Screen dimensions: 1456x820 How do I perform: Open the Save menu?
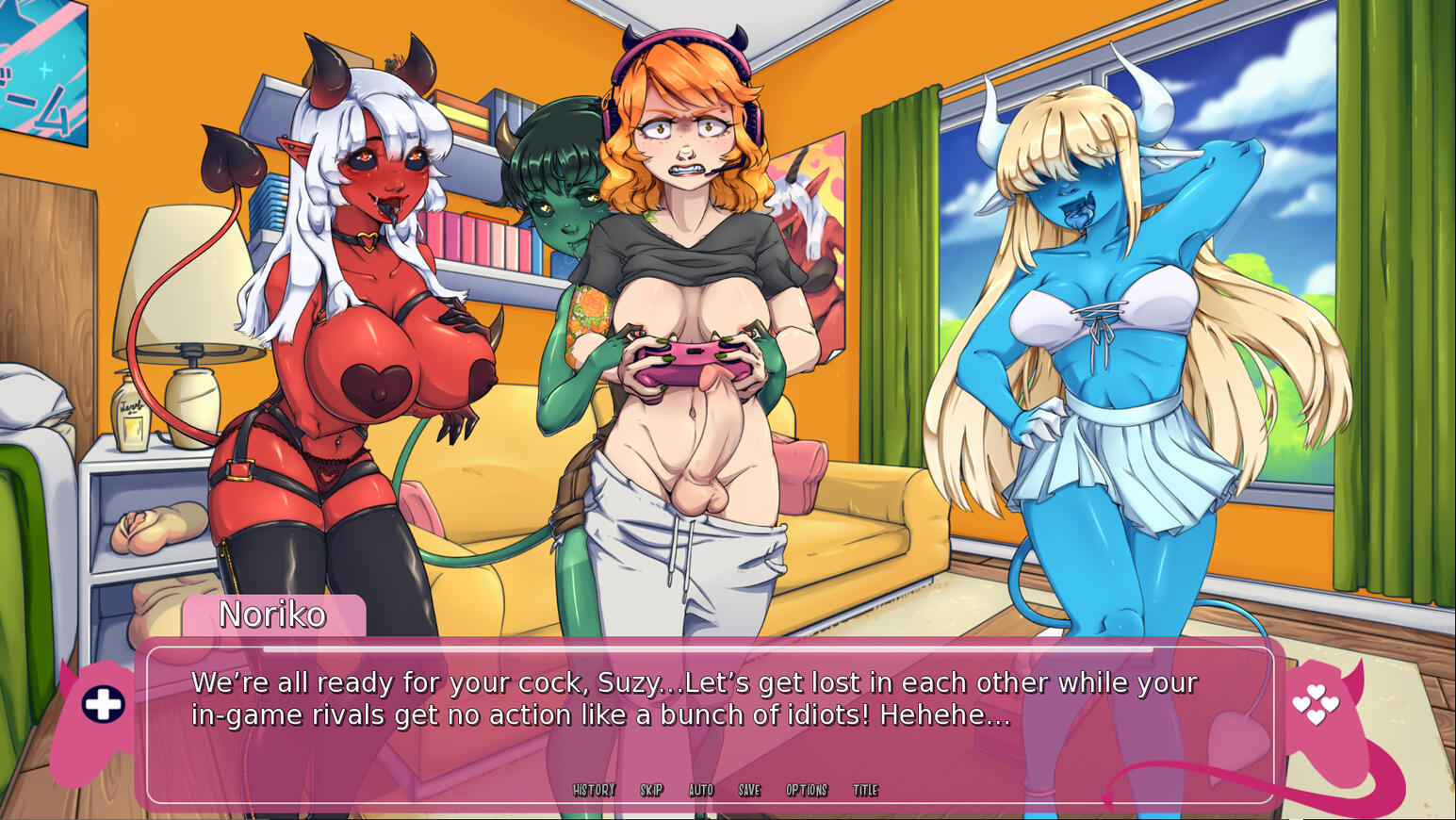click(749, 790)
